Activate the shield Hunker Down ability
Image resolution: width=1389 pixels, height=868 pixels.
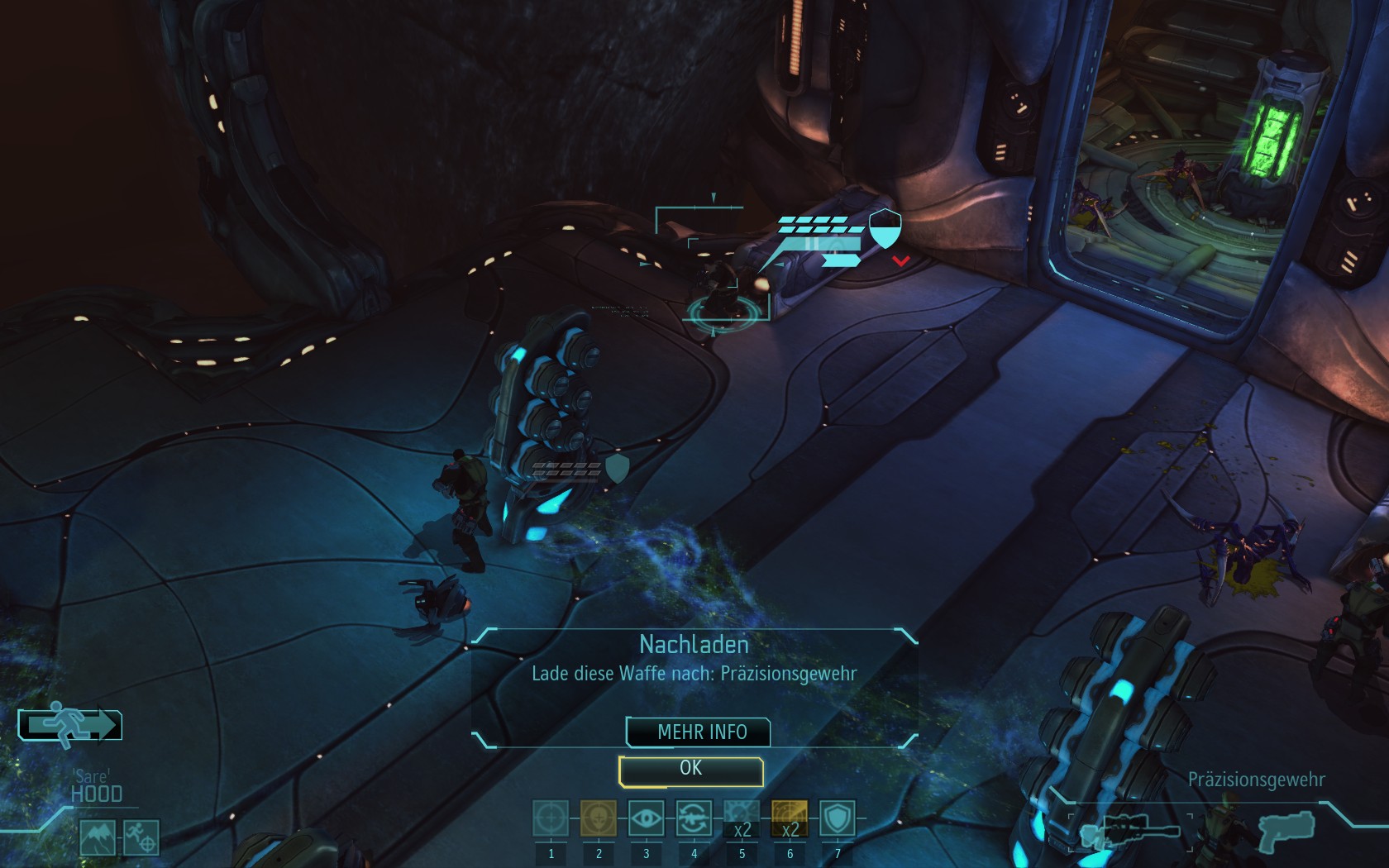coord(837,818)
